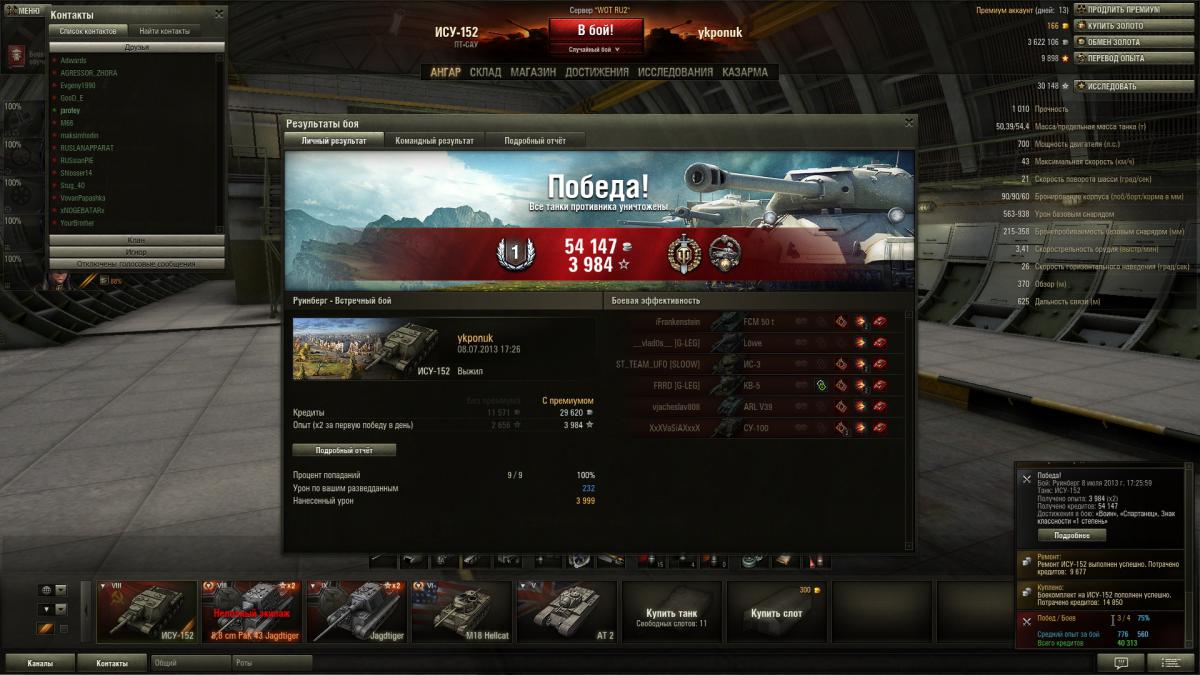Switch to the Командный результат tab
The width and height of the screenshot is (1200, 675).
pos(434,141)
